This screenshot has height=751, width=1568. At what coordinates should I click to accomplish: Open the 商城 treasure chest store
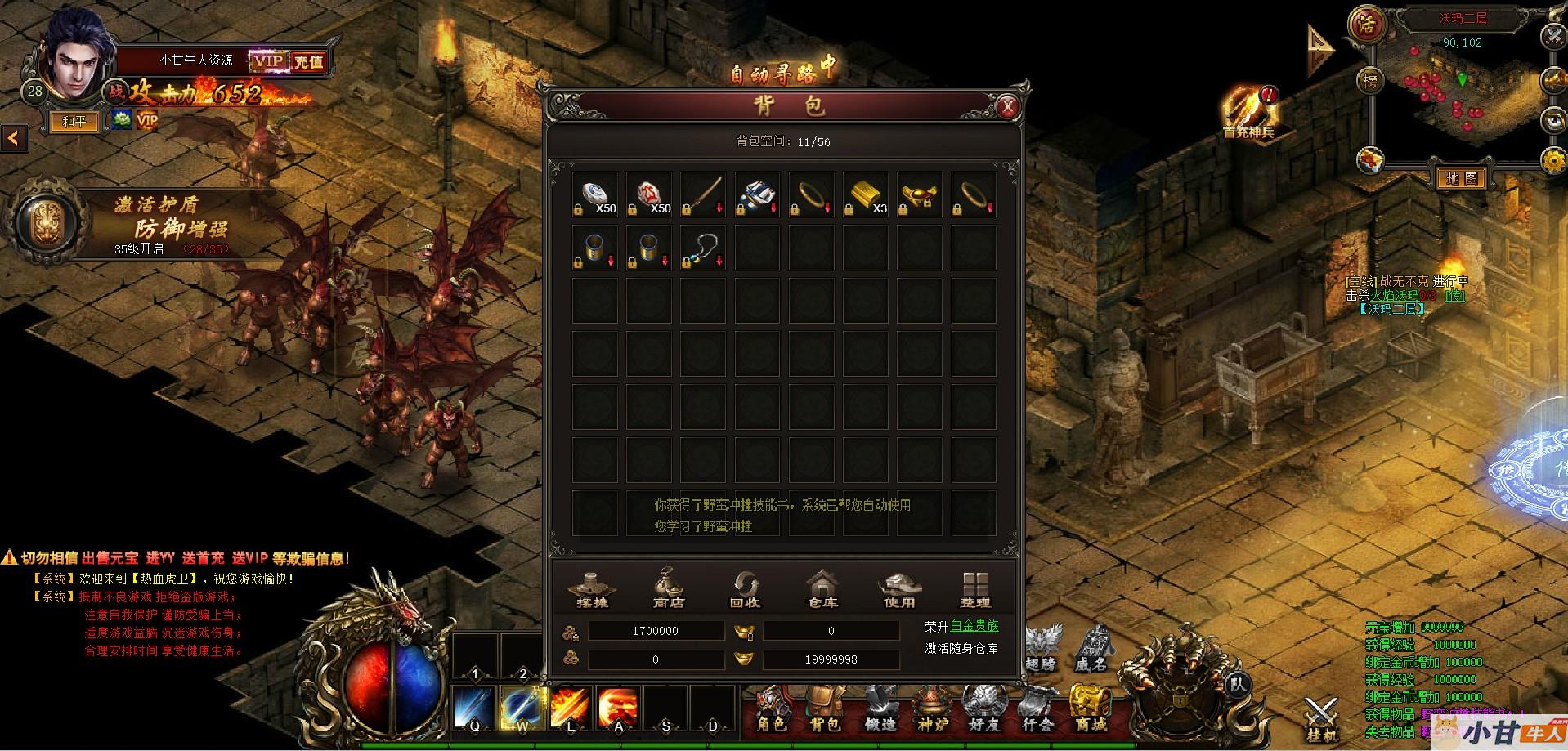(x=1091, y=708)
